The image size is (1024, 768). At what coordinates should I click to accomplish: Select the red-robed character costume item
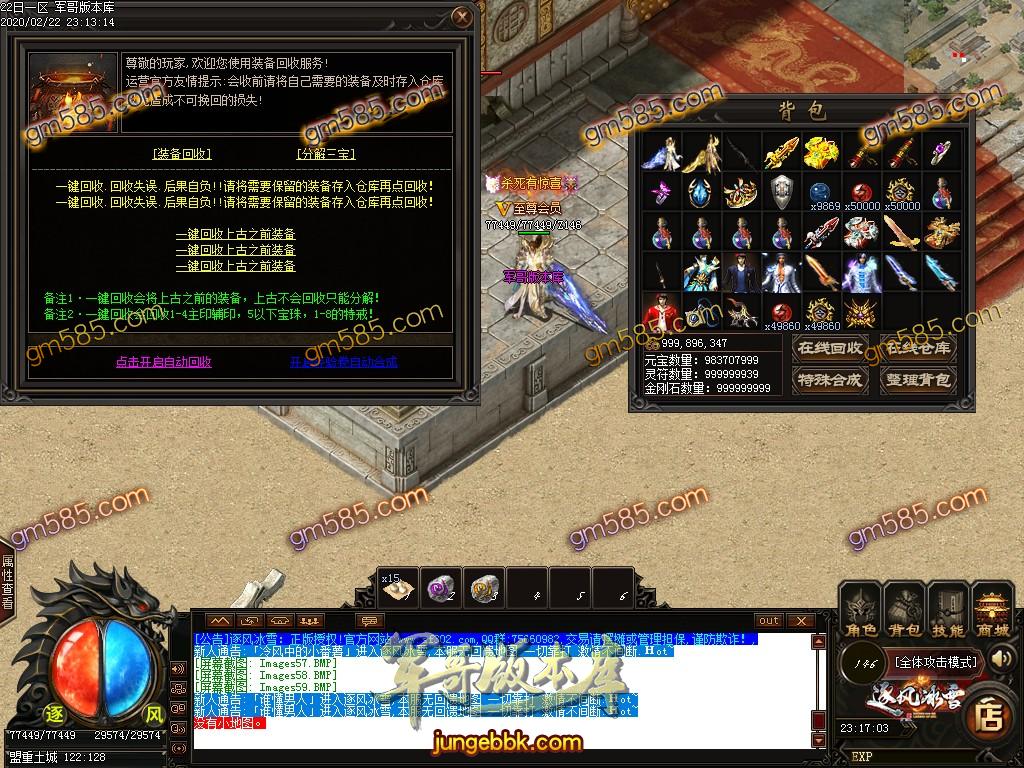[x=658, y=311]
